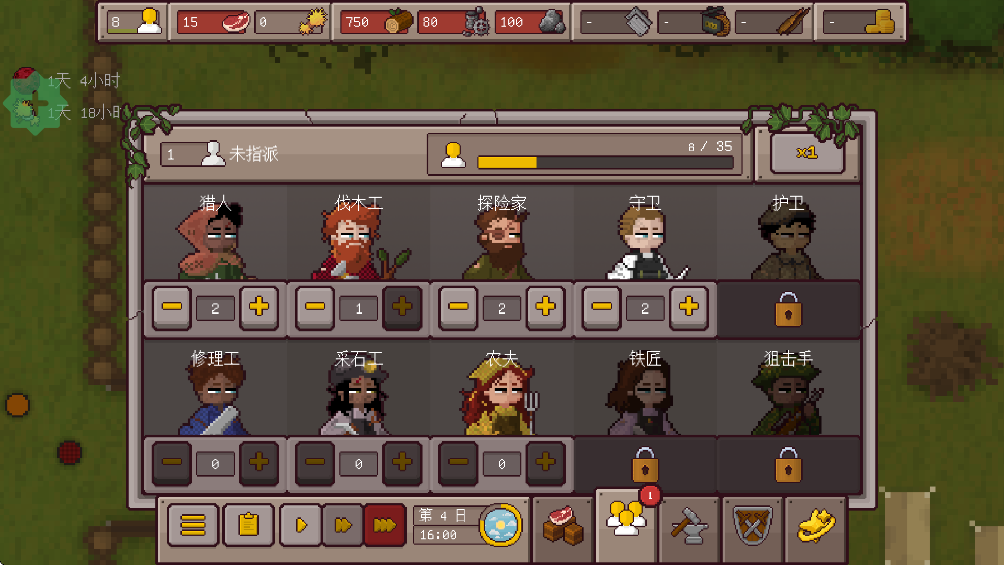
Task: Switch to the crossed swords shield tab
Action: (752, 525)
